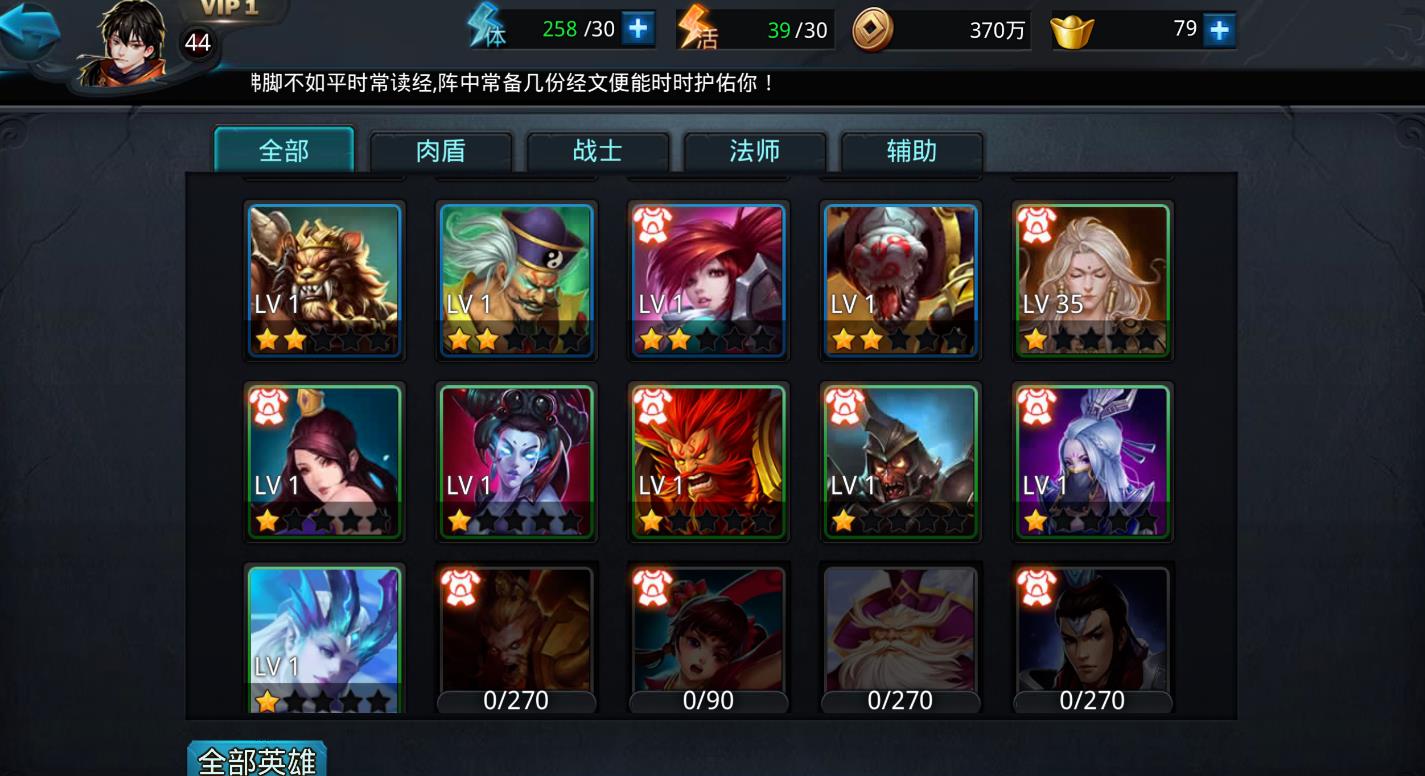Click the plus button beside stamina 258/30

pos(639,27)
